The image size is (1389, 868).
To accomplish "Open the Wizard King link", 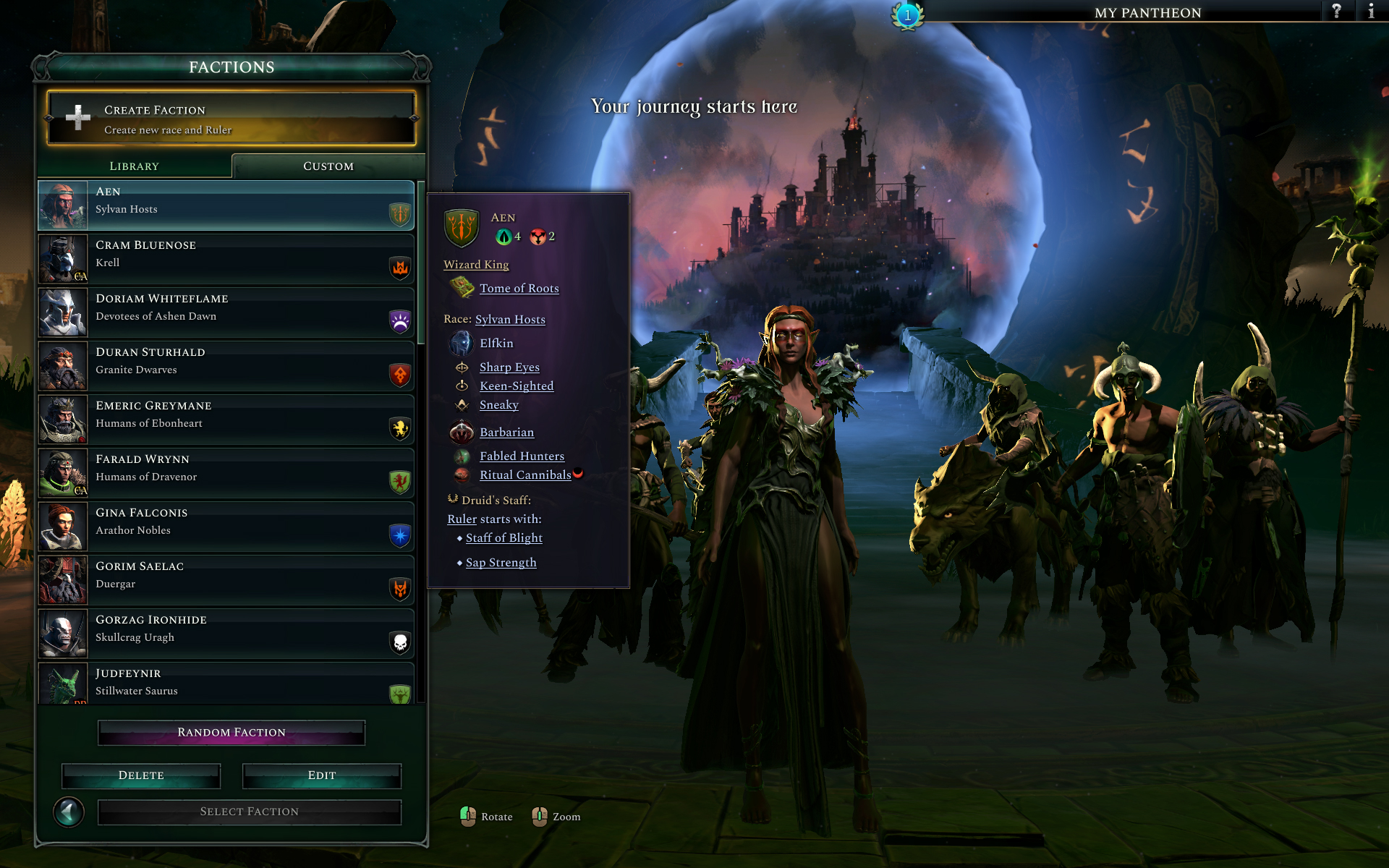I will click(x=475, y=265).
